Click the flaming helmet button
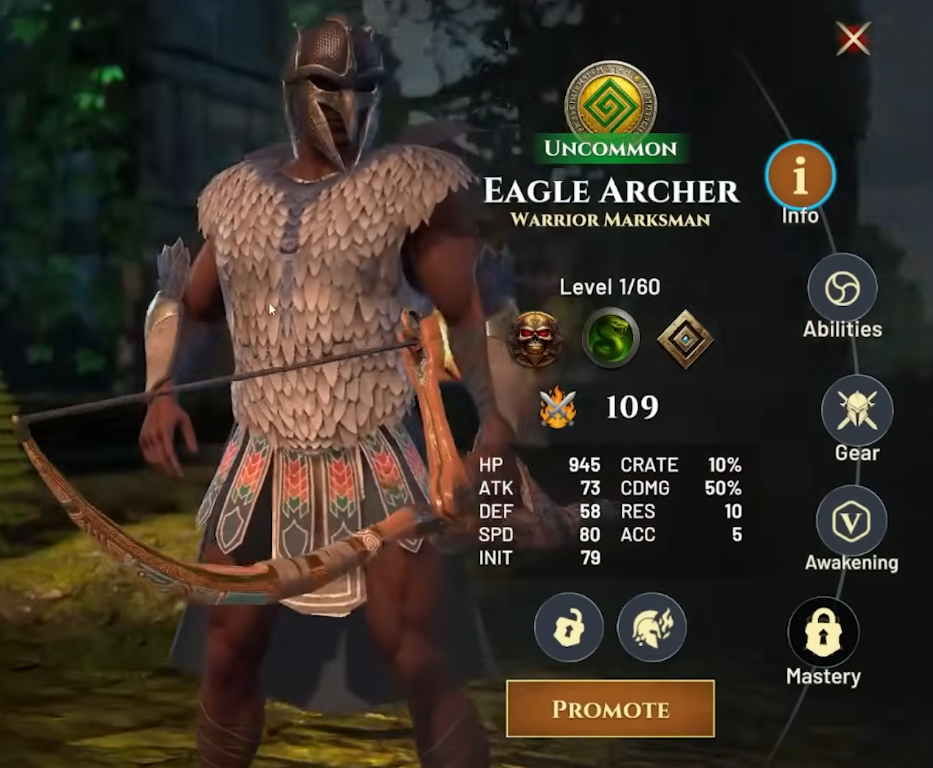Screen dimensions: 933x768 (x=651, y=627)
